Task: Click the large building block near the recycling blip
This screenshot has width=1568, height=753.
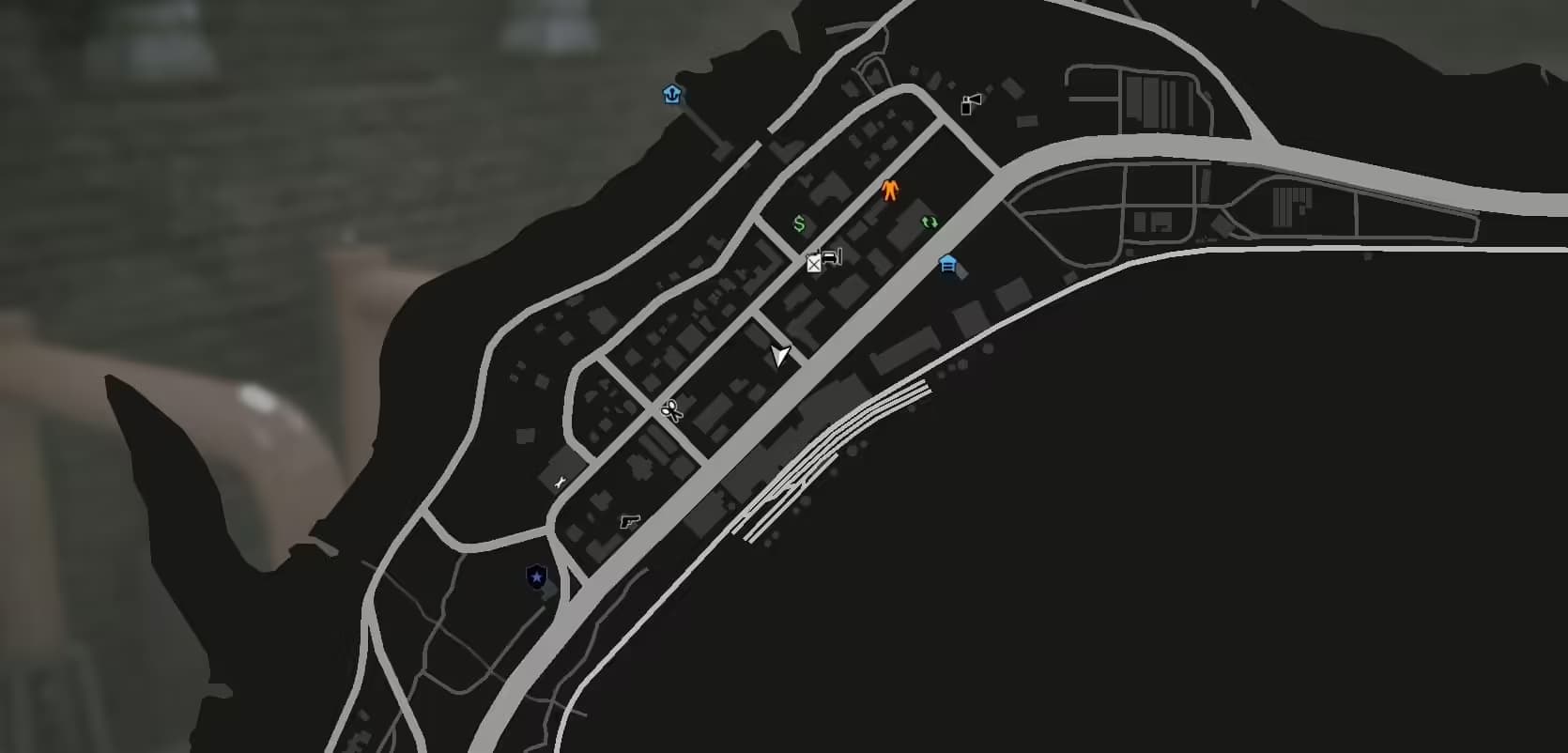Action: pos(901,239)
